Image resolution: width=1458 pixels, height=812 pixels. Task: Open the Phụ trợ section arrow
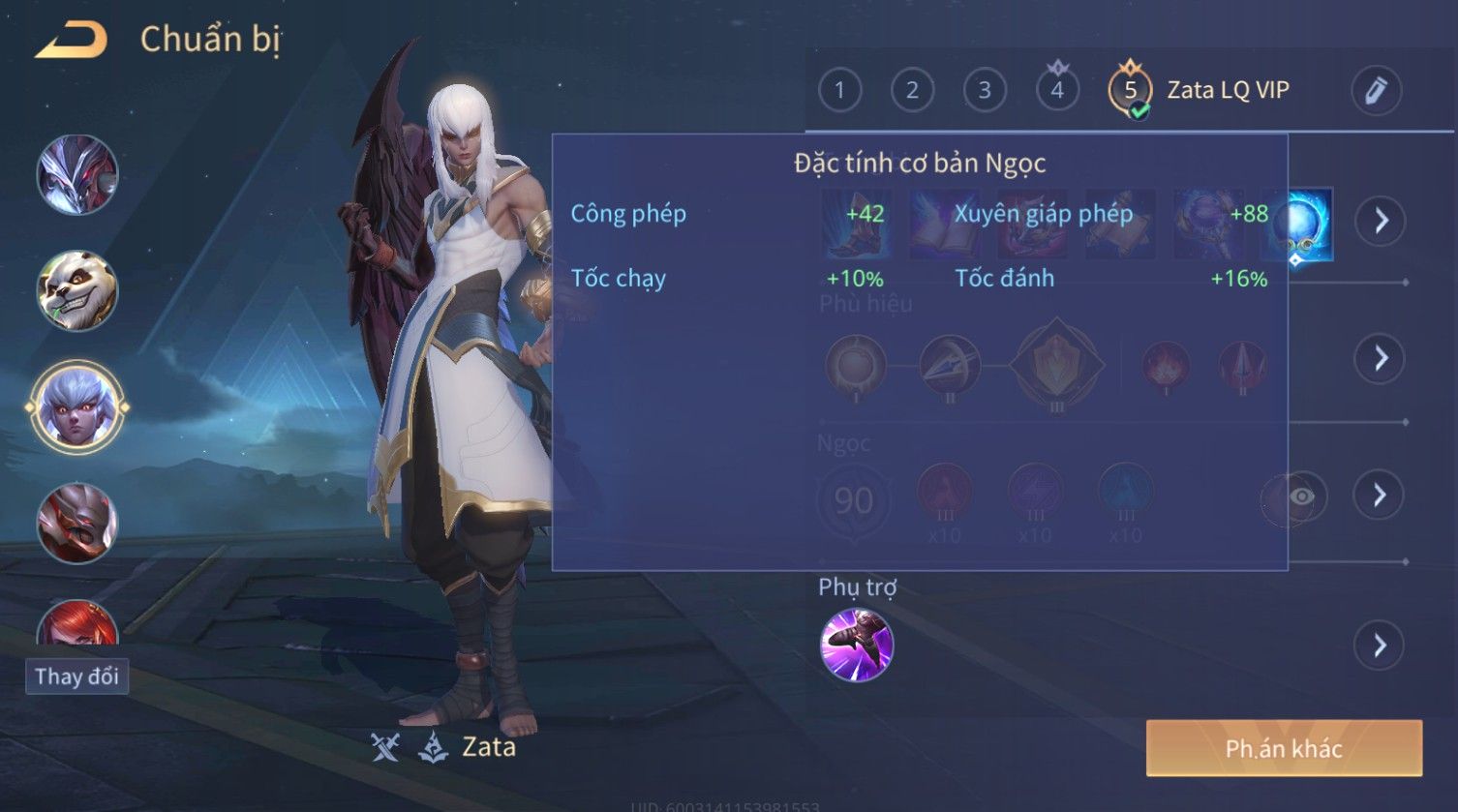click(1381, 646)
